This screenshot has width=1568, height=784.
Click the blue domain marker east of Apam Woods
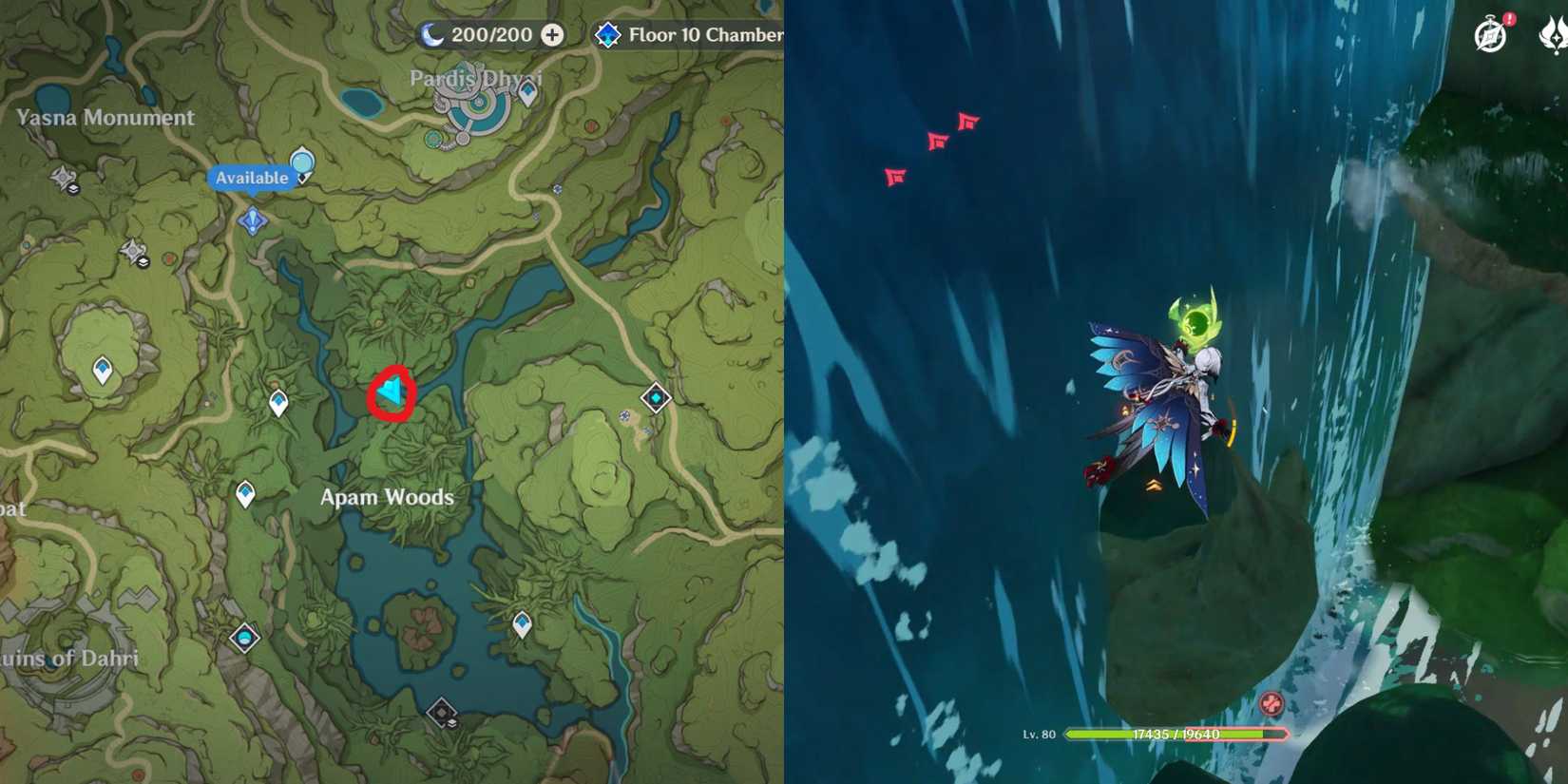pos(654,398)
